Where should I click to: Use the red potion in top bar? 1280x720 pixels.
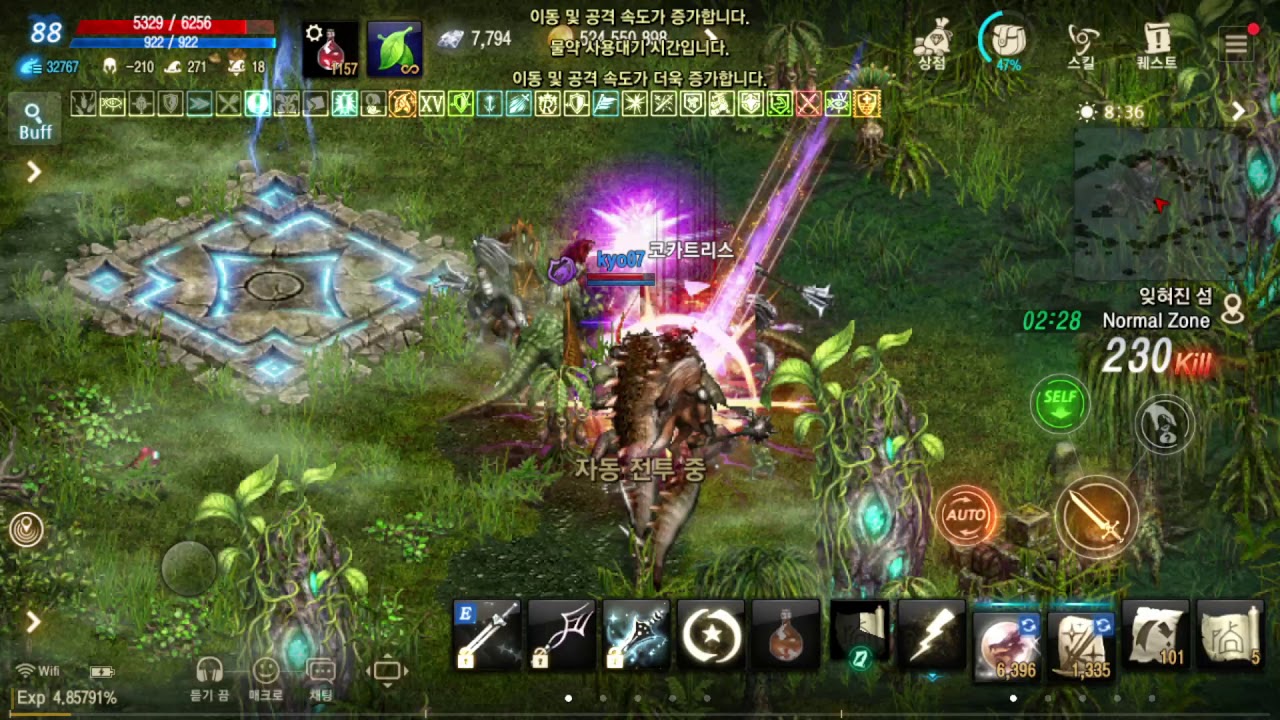point(330,49)
